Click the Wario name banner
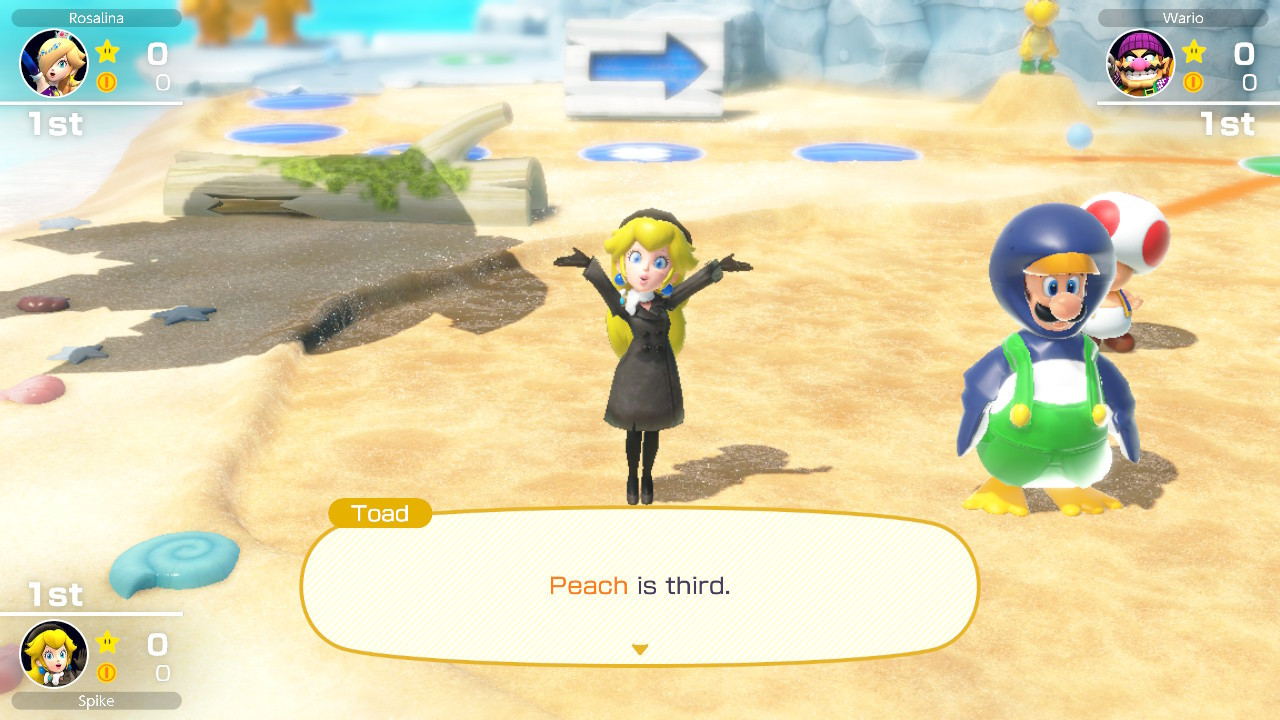1280x720 pixels. coord(1183,17)
